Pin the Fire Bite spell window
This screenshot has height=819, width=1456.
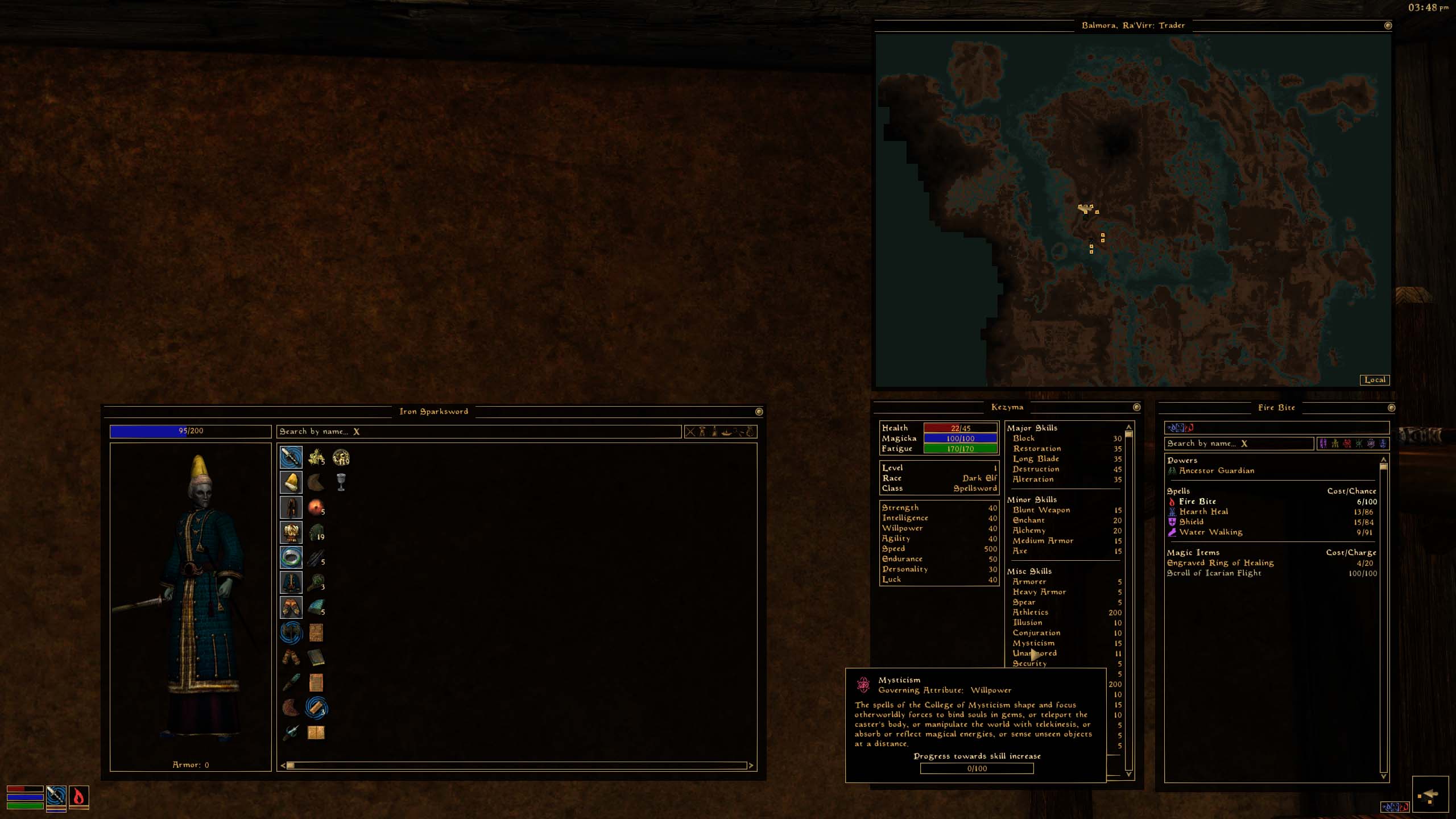click(x=1391, y=408)
